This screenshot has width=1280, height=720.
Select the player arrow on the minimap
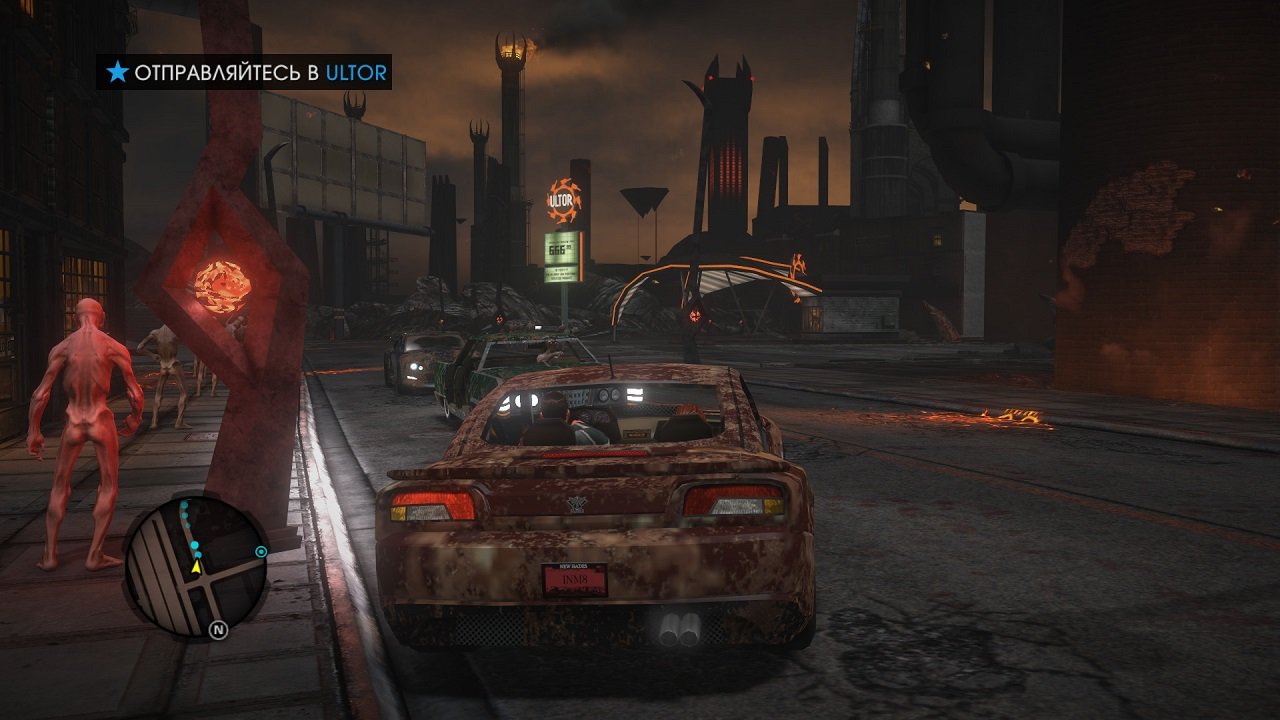[196, 568]
